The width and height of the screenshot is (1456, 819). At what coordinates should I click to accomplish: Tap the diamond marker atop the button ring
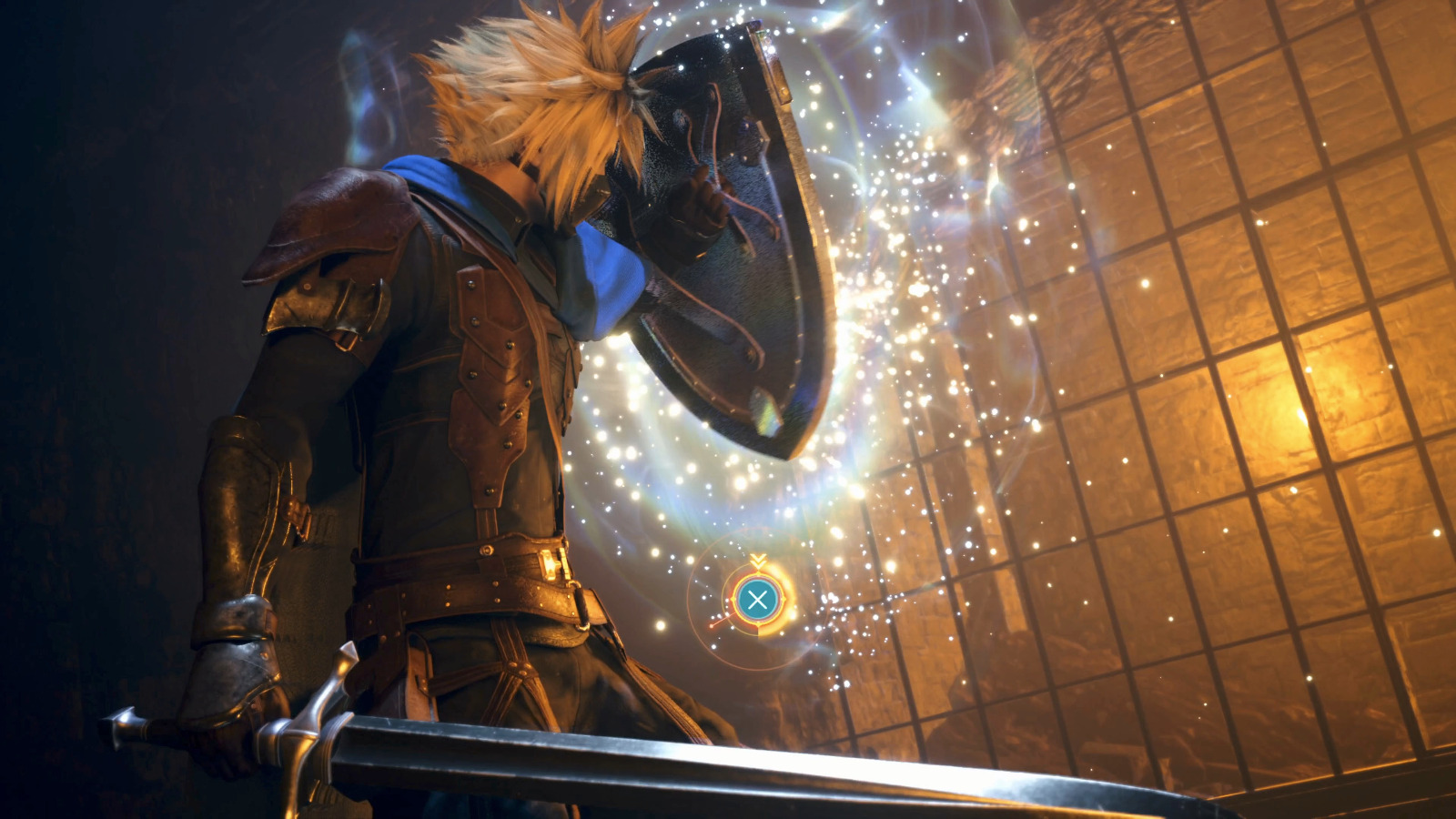coord(757,573)
